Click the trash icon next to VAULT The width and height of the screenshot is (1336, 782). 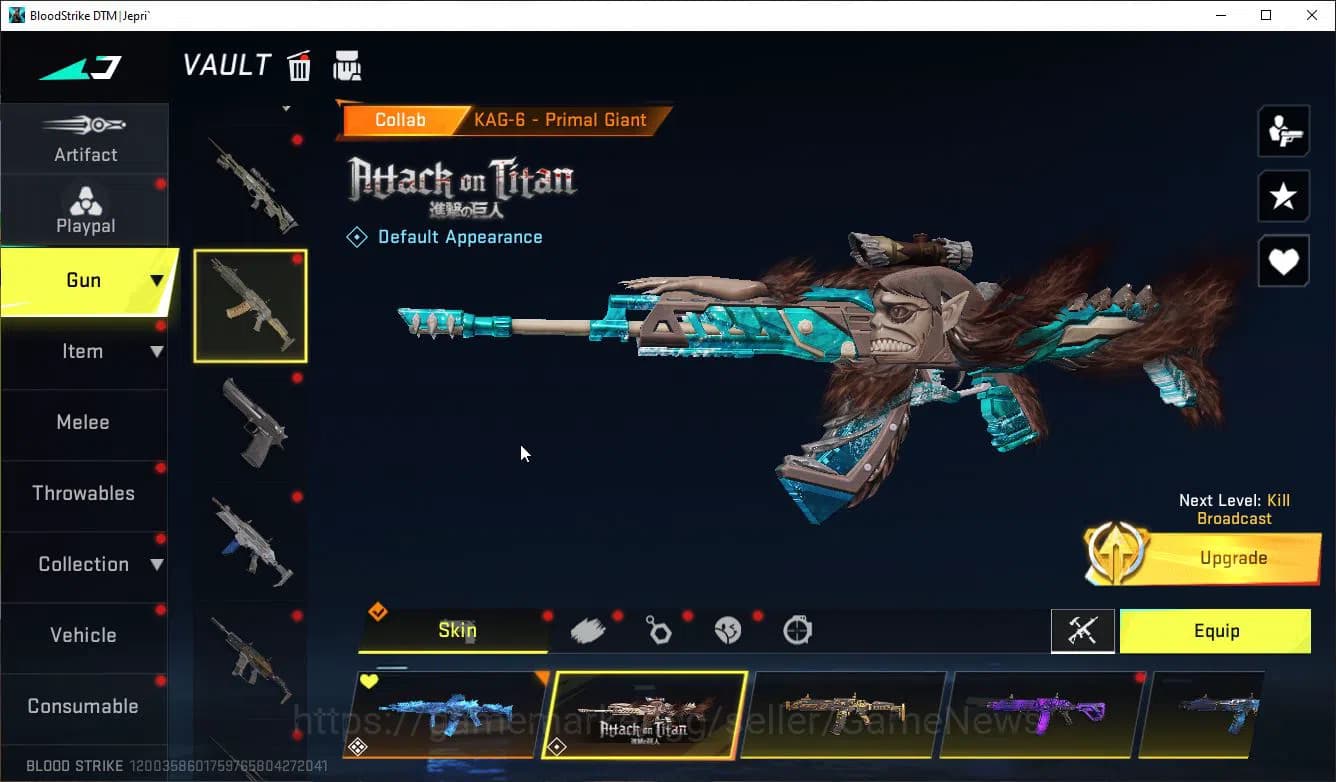click(x=299, y=65)
